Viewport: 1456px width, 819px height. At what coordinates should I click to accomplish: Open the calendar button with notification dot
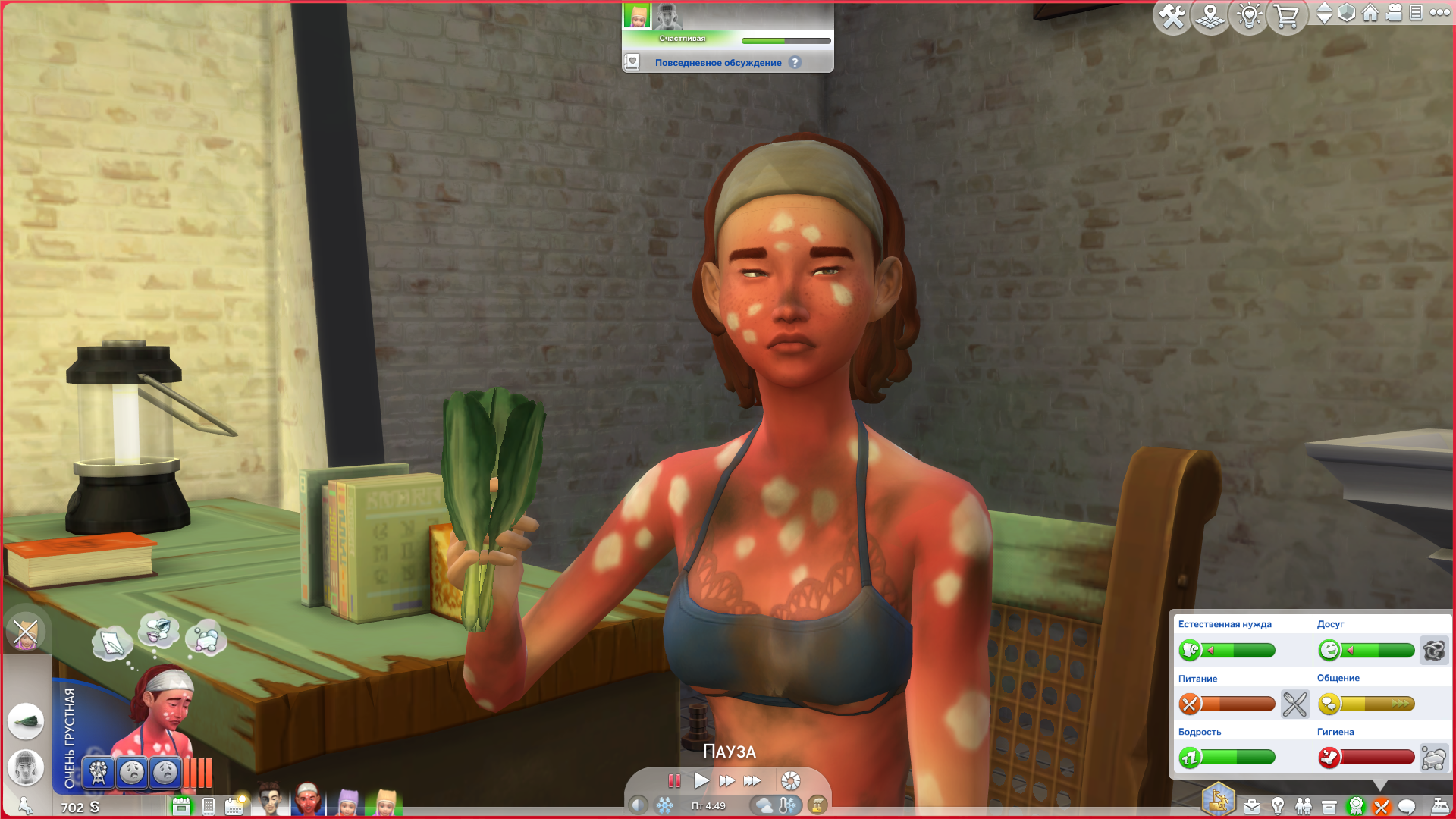coord(234,805)
